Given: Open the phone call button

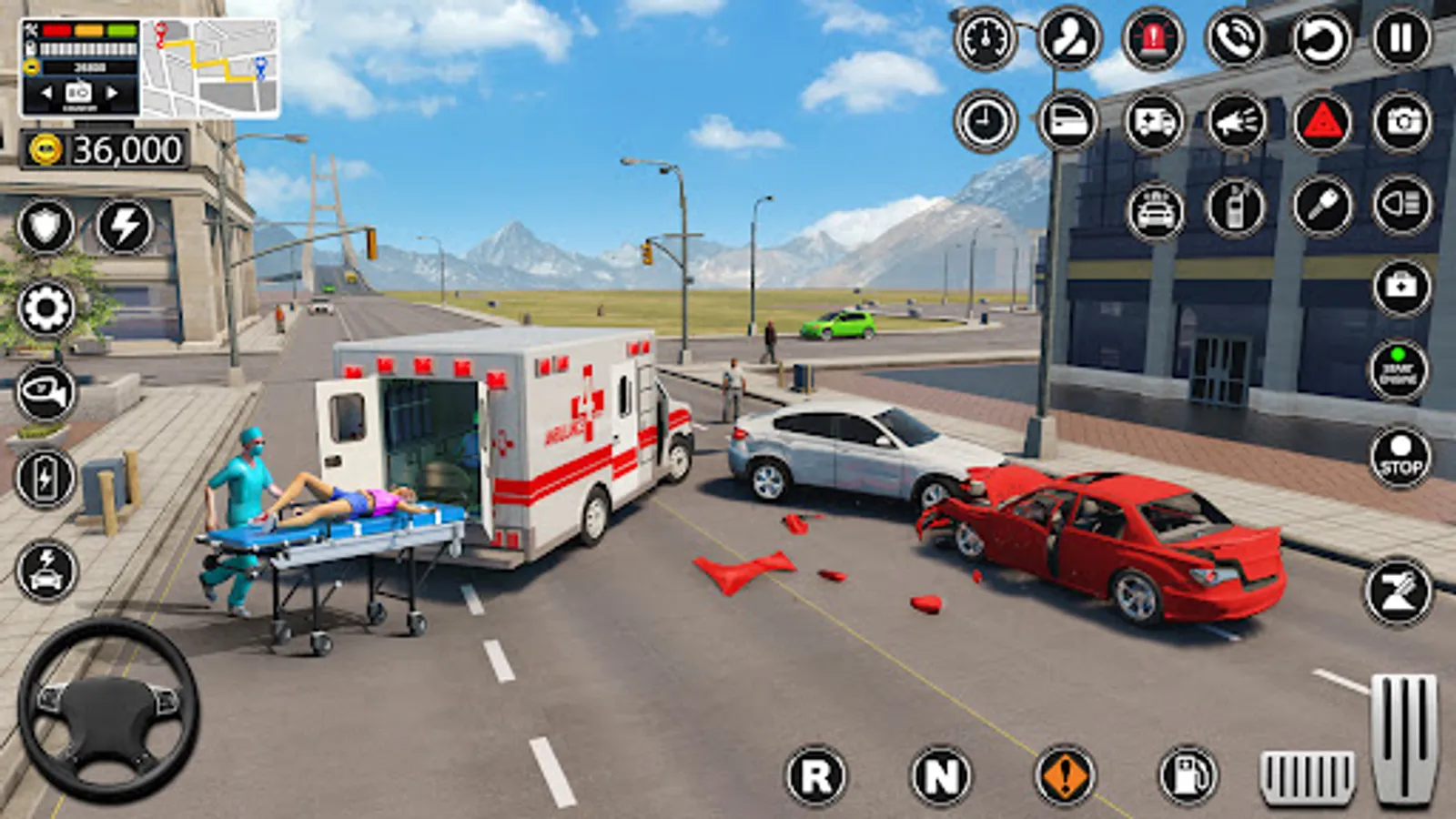Looking at the screenshot, I should [1236, 39].
